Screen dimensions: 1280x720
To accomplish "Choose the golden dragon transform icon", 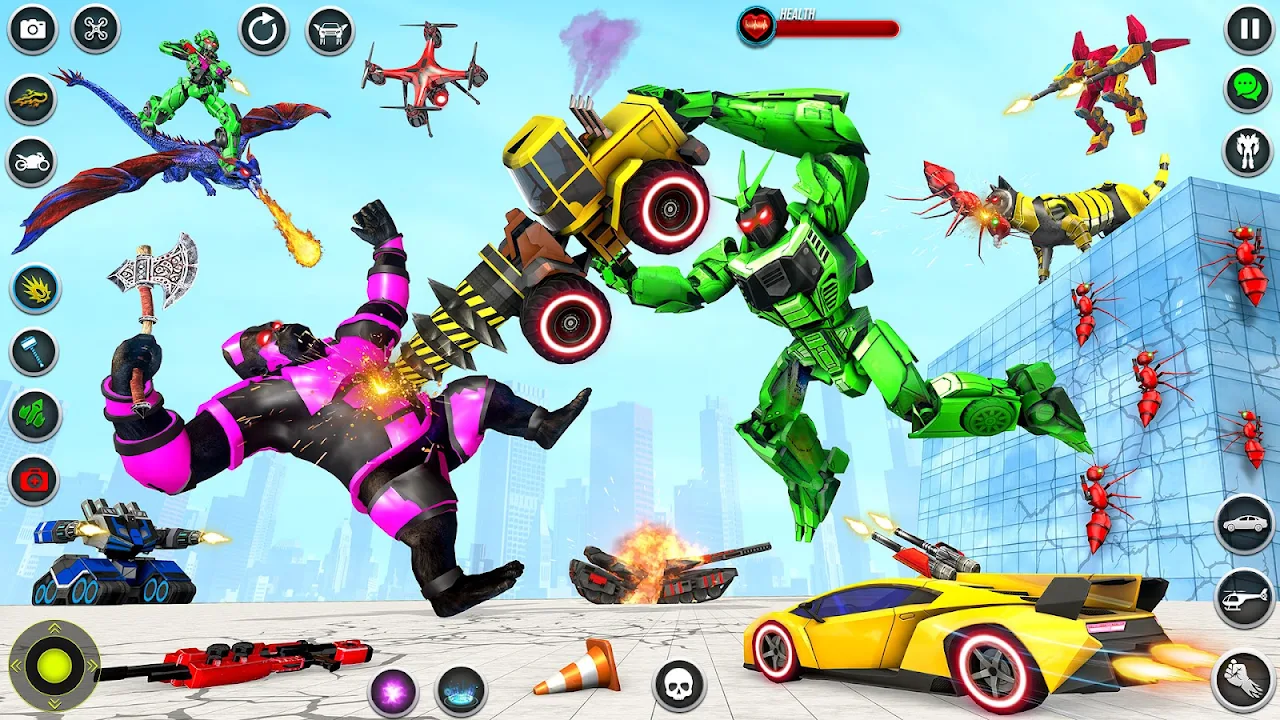I will [x=32, y=98].
